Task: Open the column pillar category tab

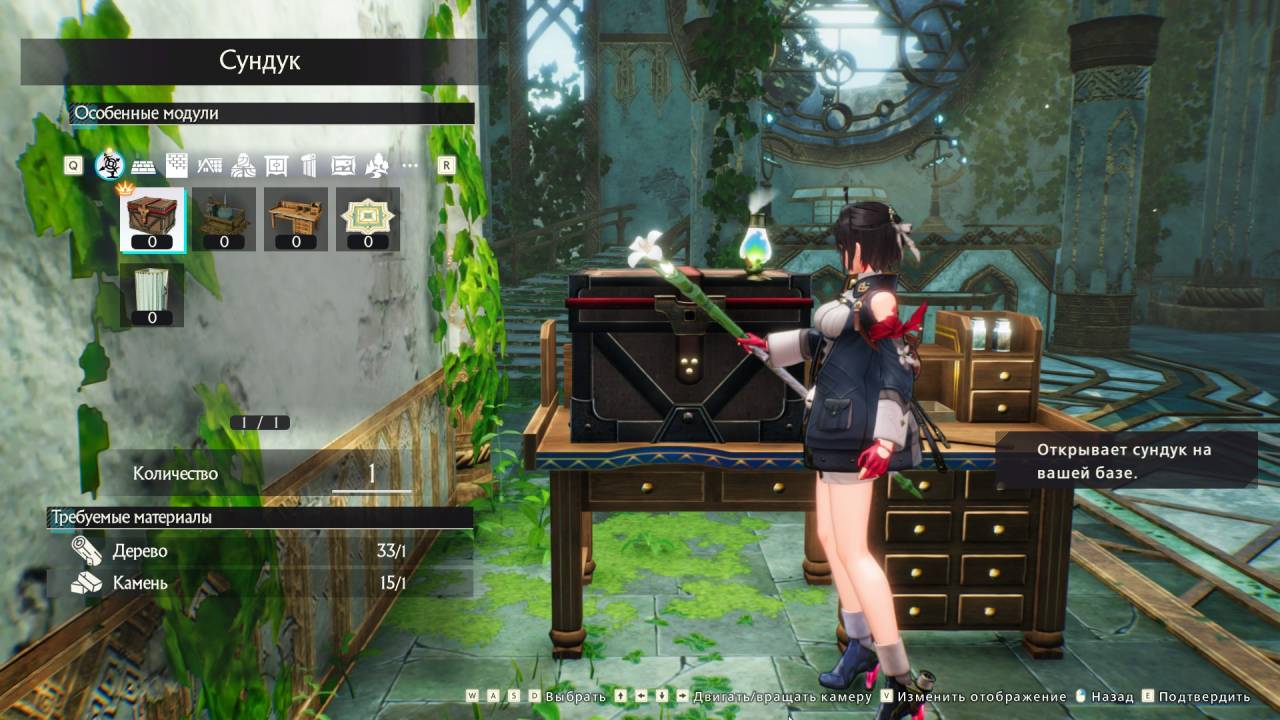Action: pyautogui.click(x=310, y=165)
